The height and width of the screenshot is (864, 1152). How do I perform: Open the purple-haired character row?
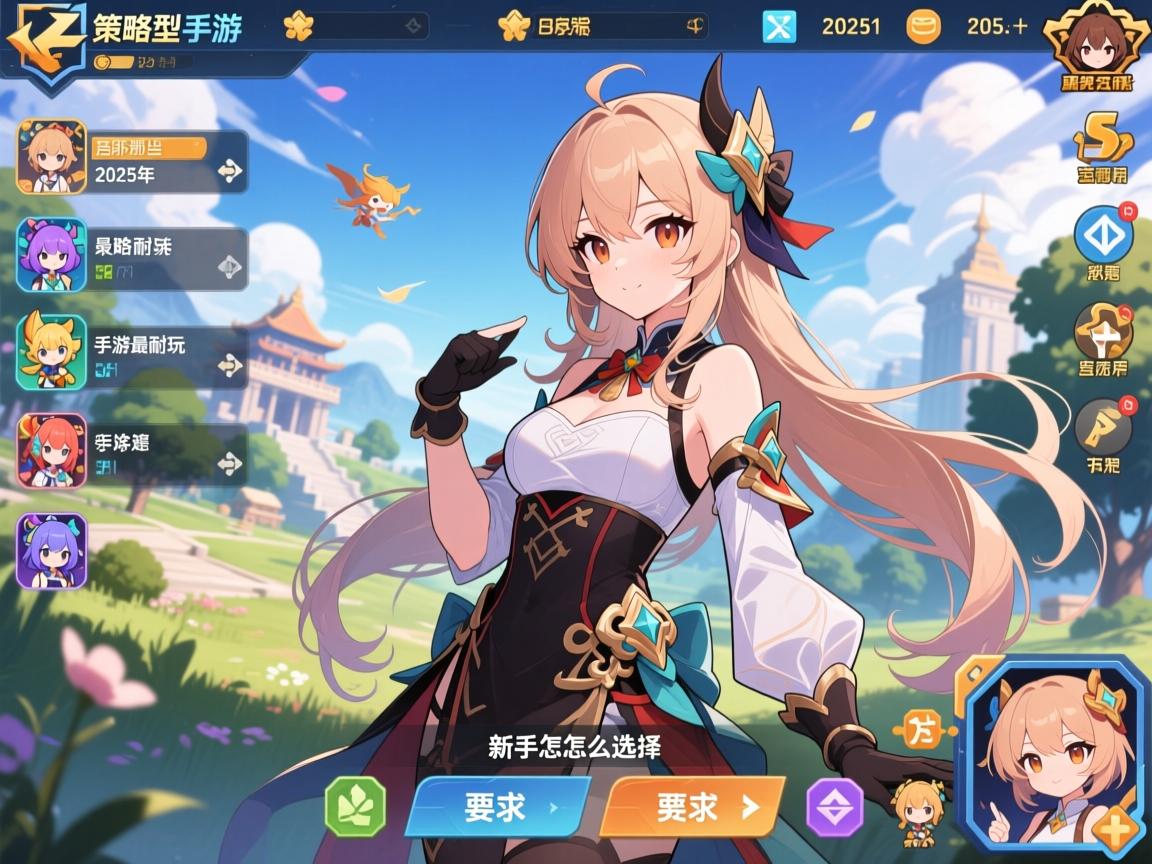pyautogui.click(x=133, y=257)
